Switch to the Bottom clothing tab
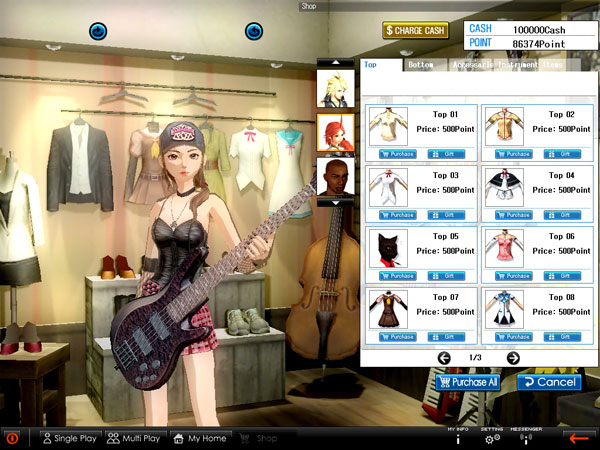This screenshot has width=600, height=450. tap(421, 65)
